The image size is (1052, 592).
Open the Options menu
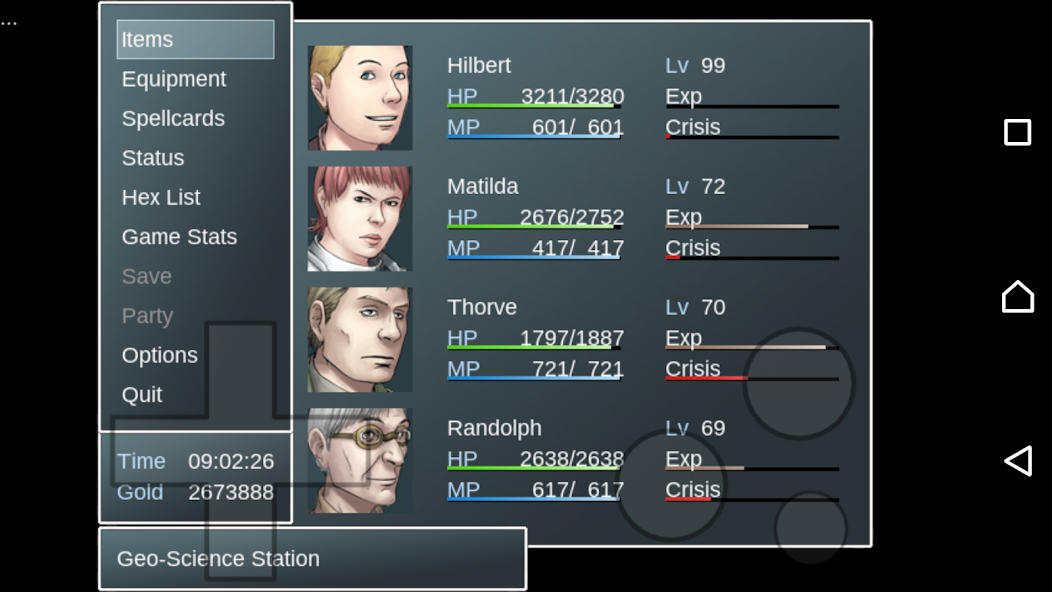pyautogui.click(x=160, y=355)
